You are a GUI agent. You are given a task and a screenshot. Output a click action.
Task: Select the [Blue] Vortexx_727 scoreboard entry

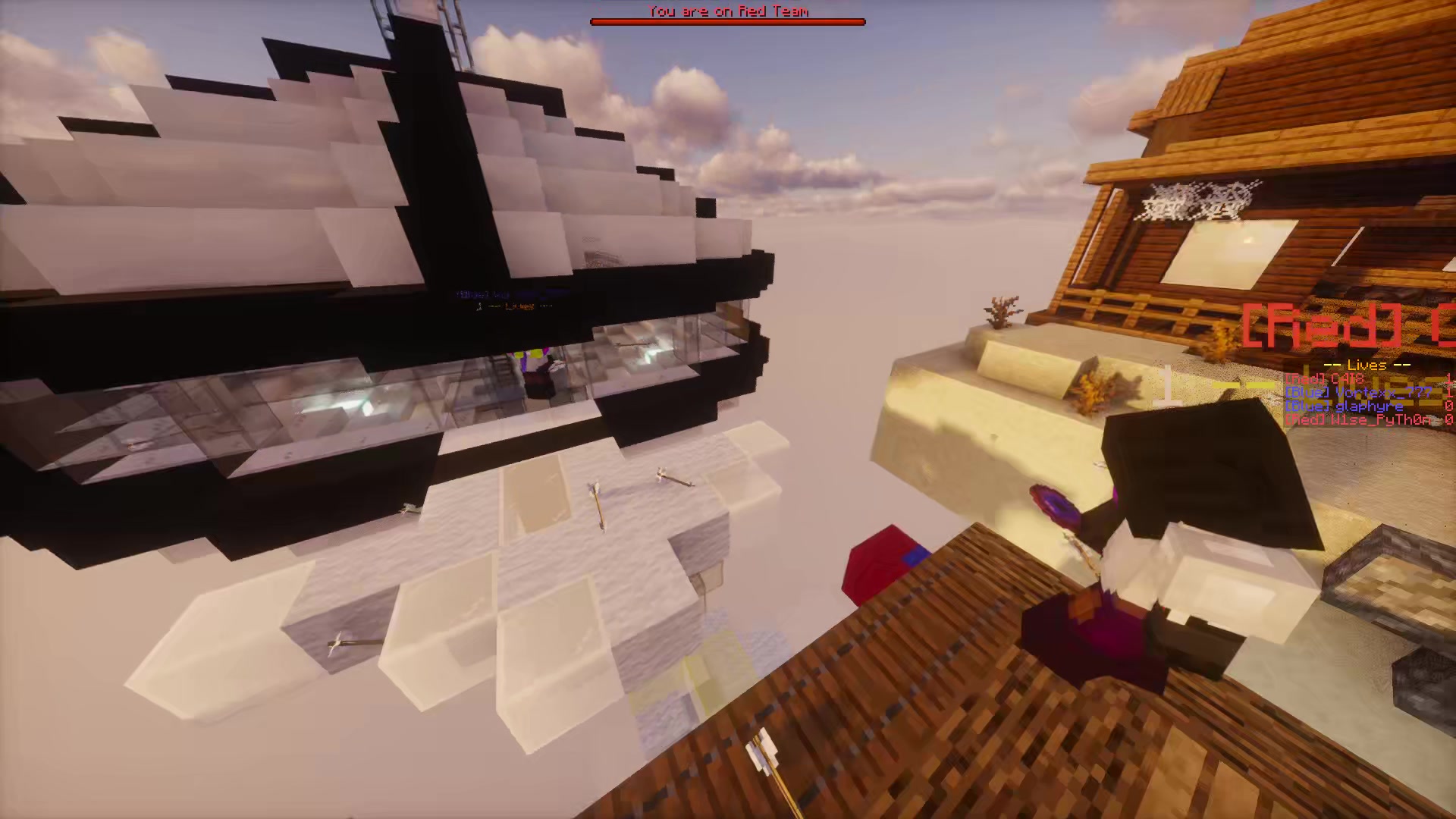coord(1357,394)
